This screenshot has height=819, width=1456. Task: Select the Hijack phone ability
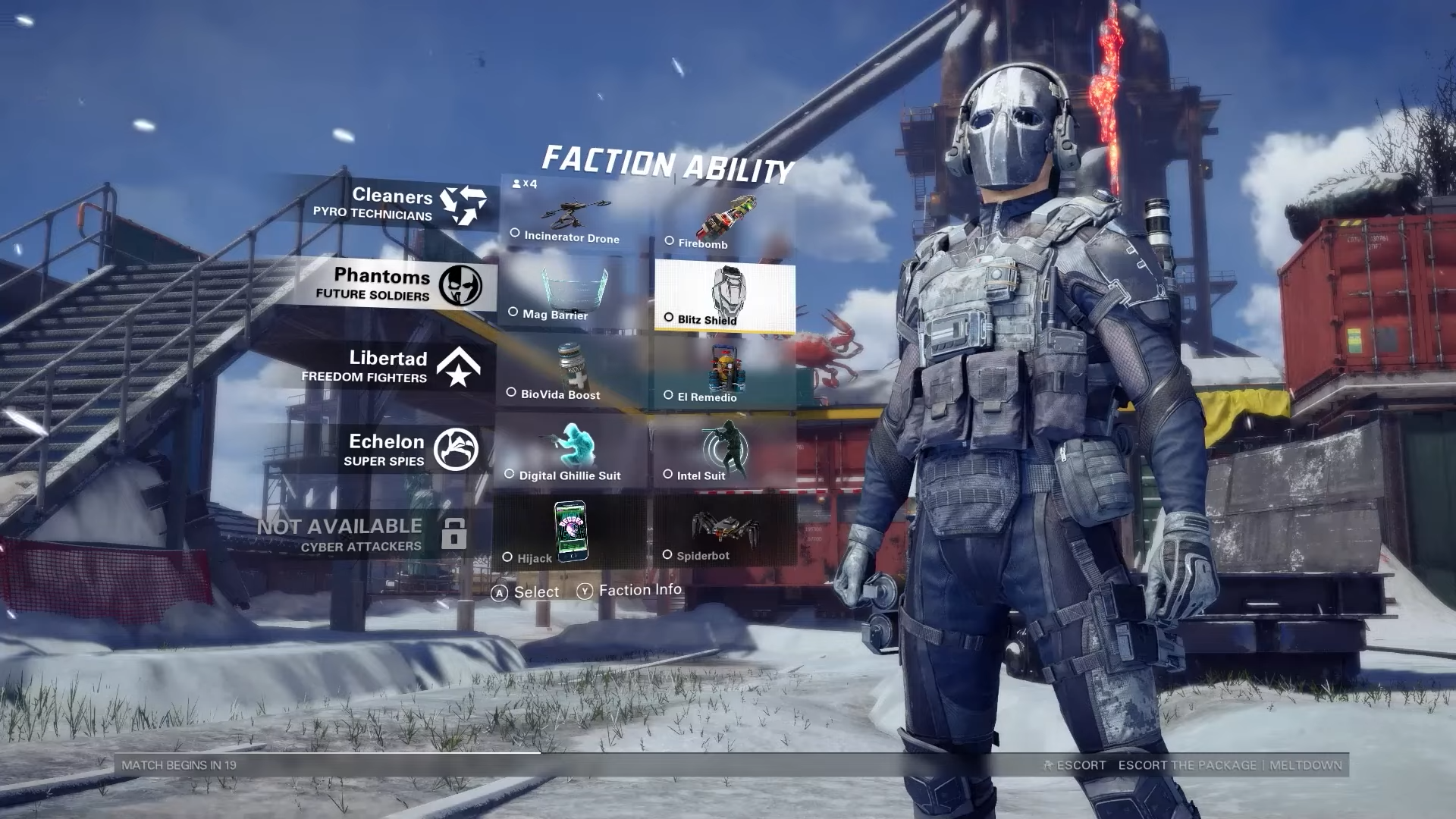tap(570, 532)
